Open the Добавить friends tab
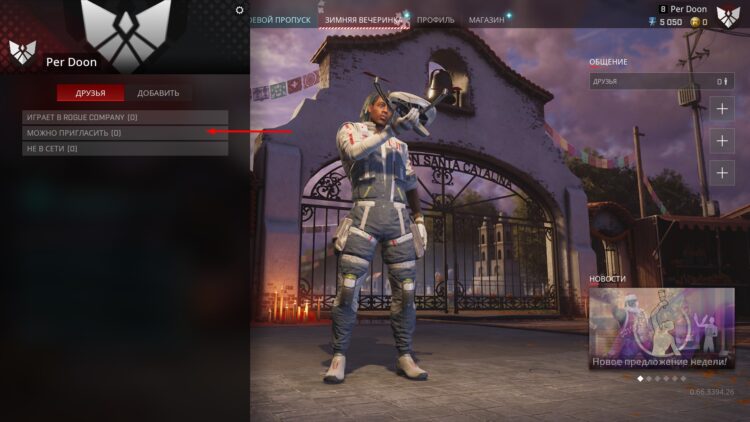The image size is (750, 422). point(158,93)
